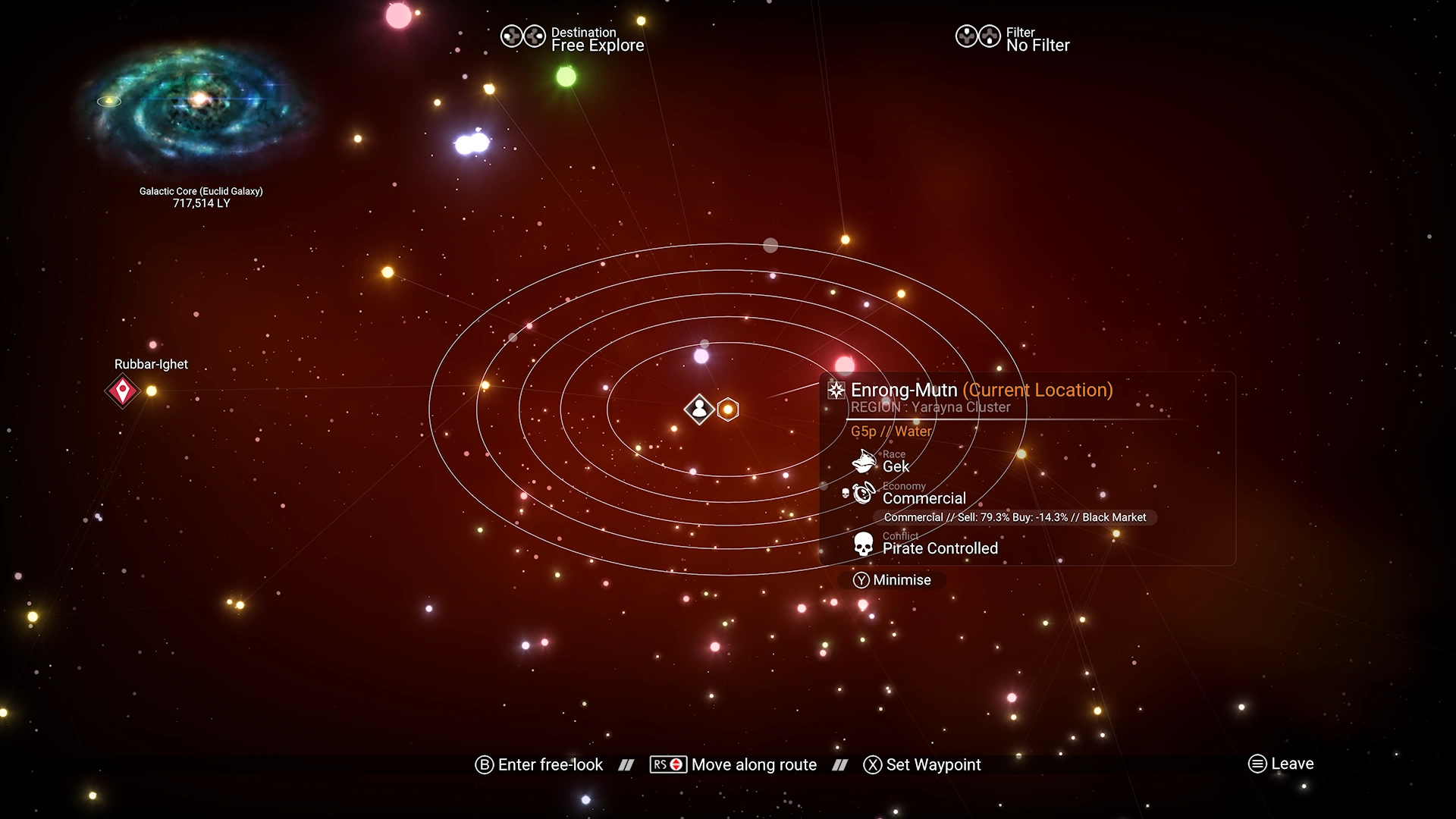Select the orange hexagon system marker
Image resolution: width=1456 pixels, height=819 pixels.
coord(728,409)
